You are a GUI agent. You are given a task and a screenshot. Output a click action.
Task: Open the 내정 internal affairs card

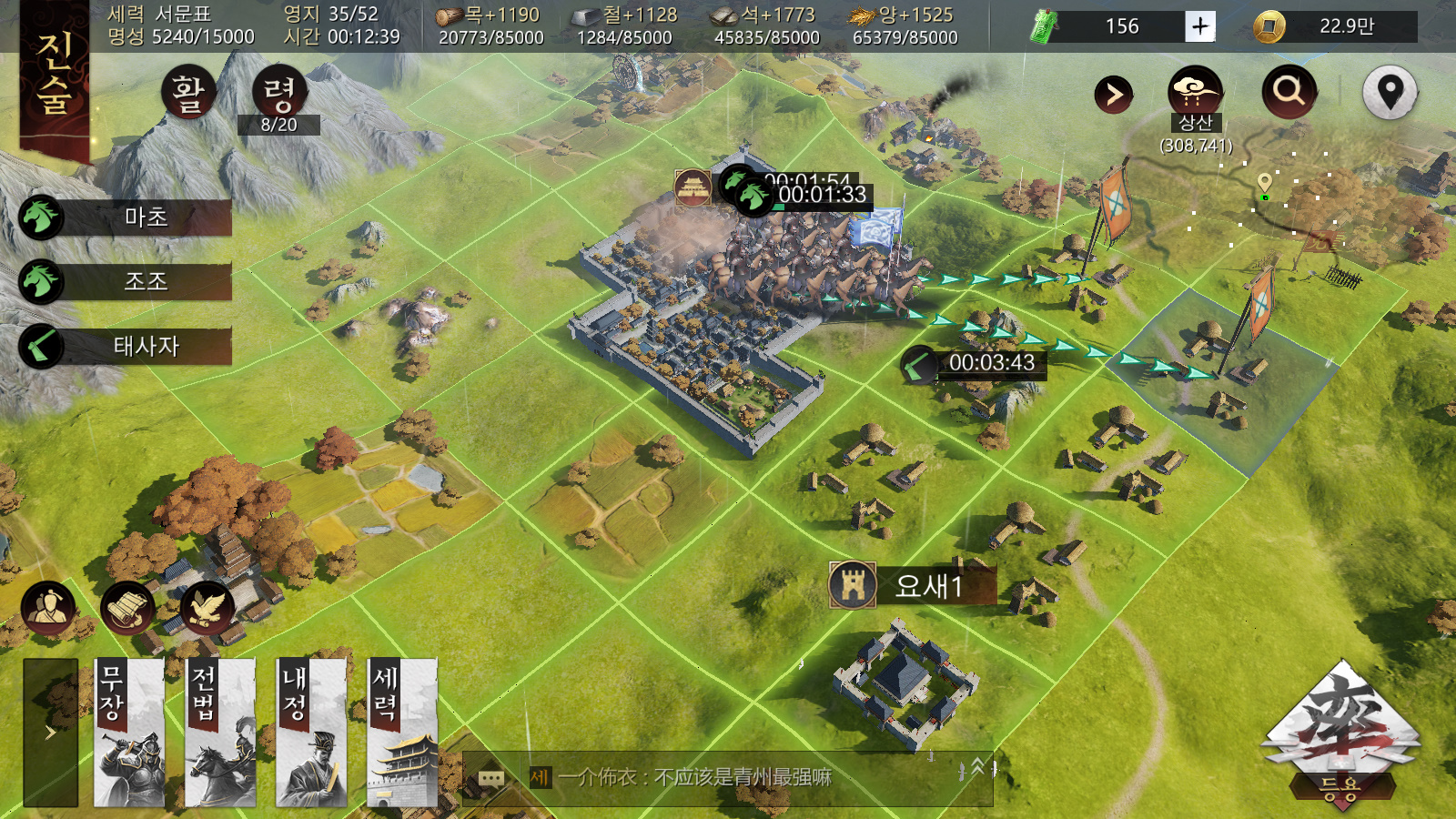point(311,733)
